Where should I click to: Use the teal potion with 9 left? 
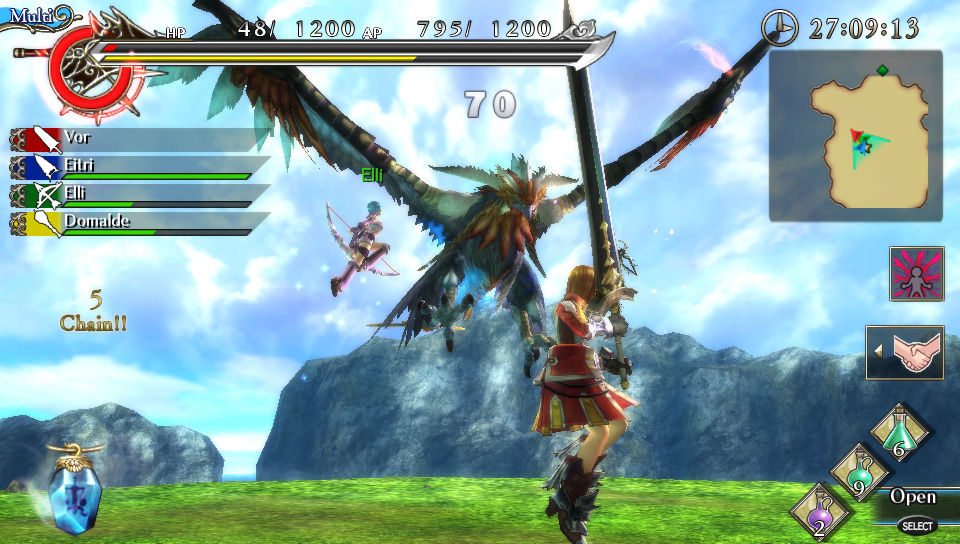click(857, 473)
